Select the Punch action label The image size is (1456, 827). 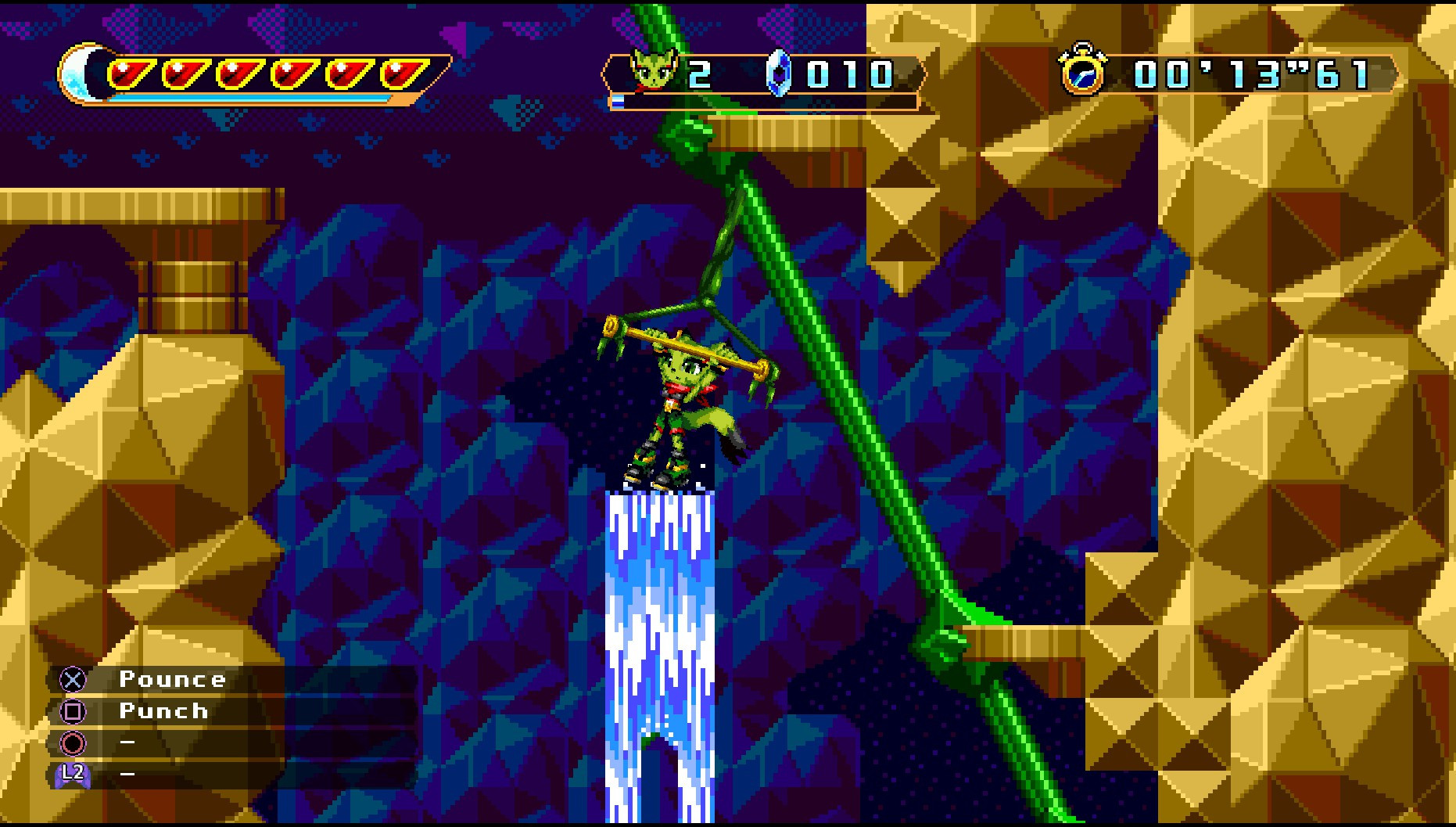click(162, 711)
